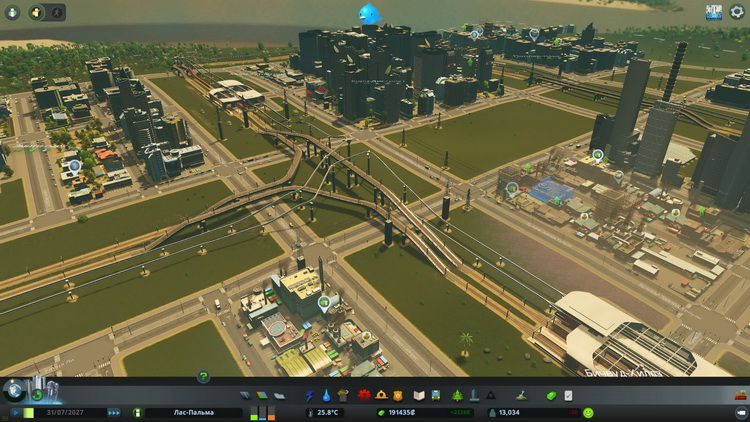Change simulation speed with triple-arrow button

pyautogui.click(x=114, y=412)
